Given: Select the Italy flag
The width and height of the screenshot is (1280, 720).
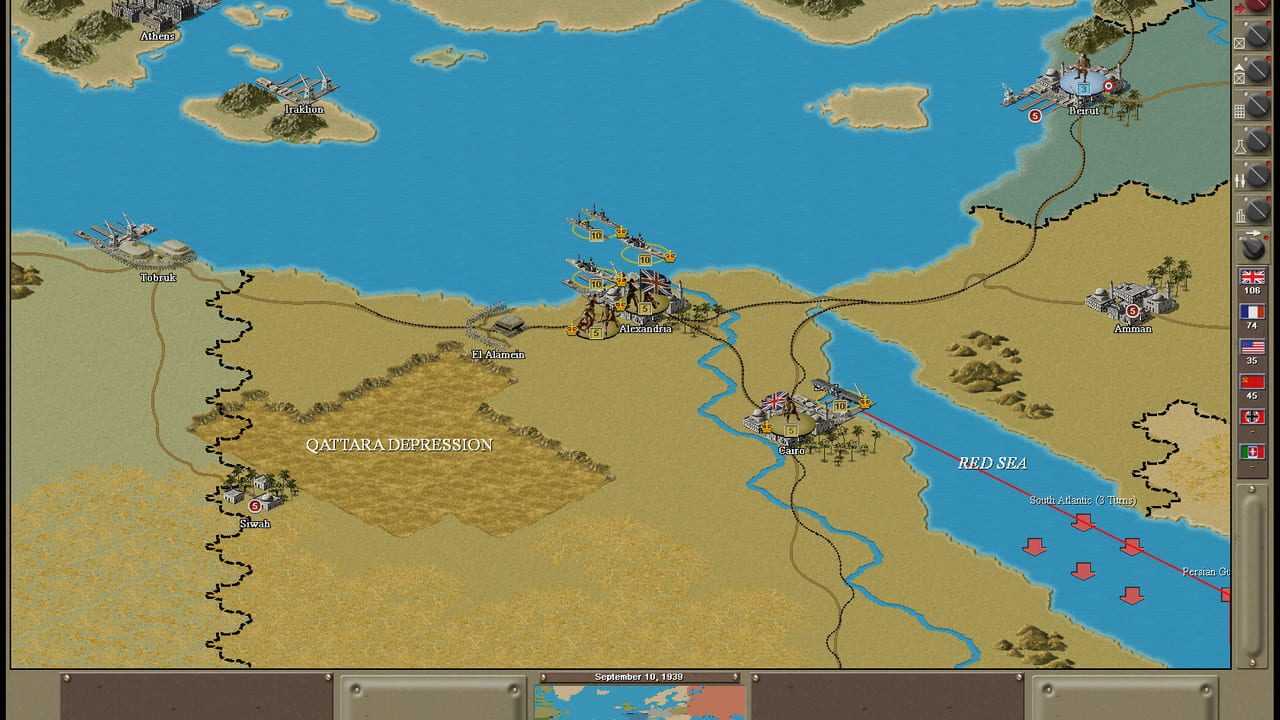Looking at the screenshot, I should click(1251, 452).
